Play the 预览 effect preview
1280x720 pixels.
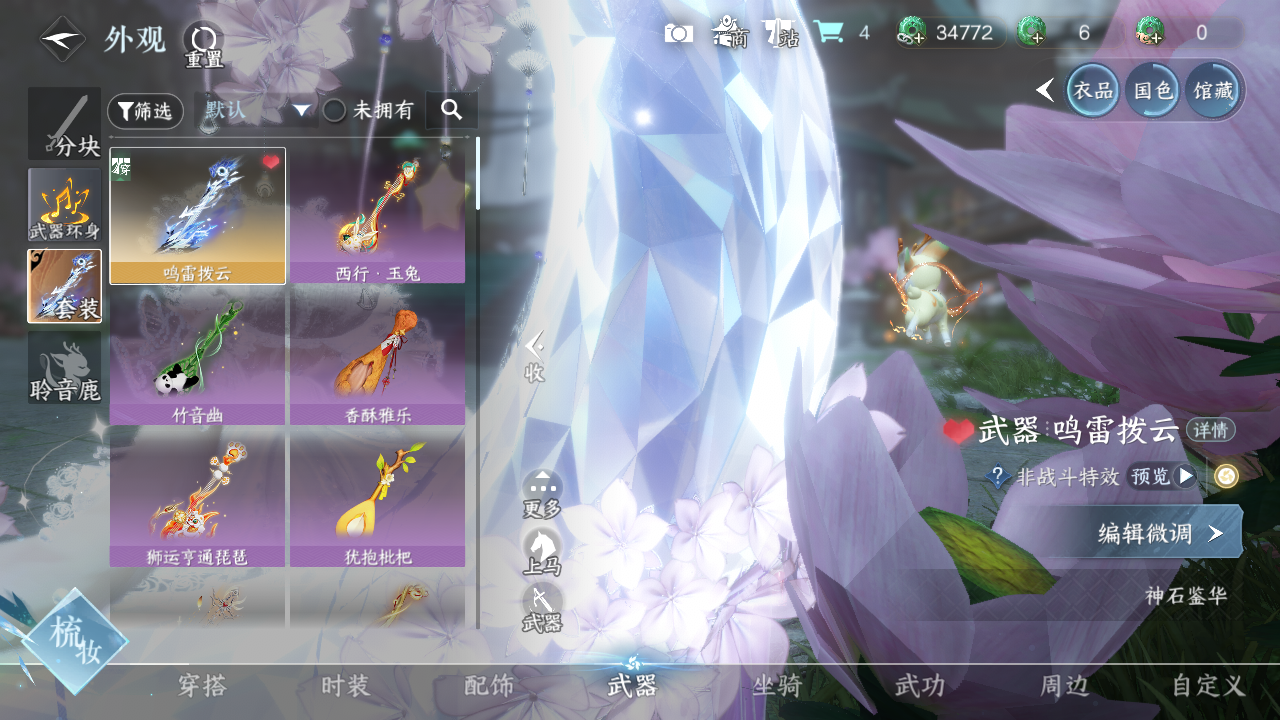pos(1162,476)
